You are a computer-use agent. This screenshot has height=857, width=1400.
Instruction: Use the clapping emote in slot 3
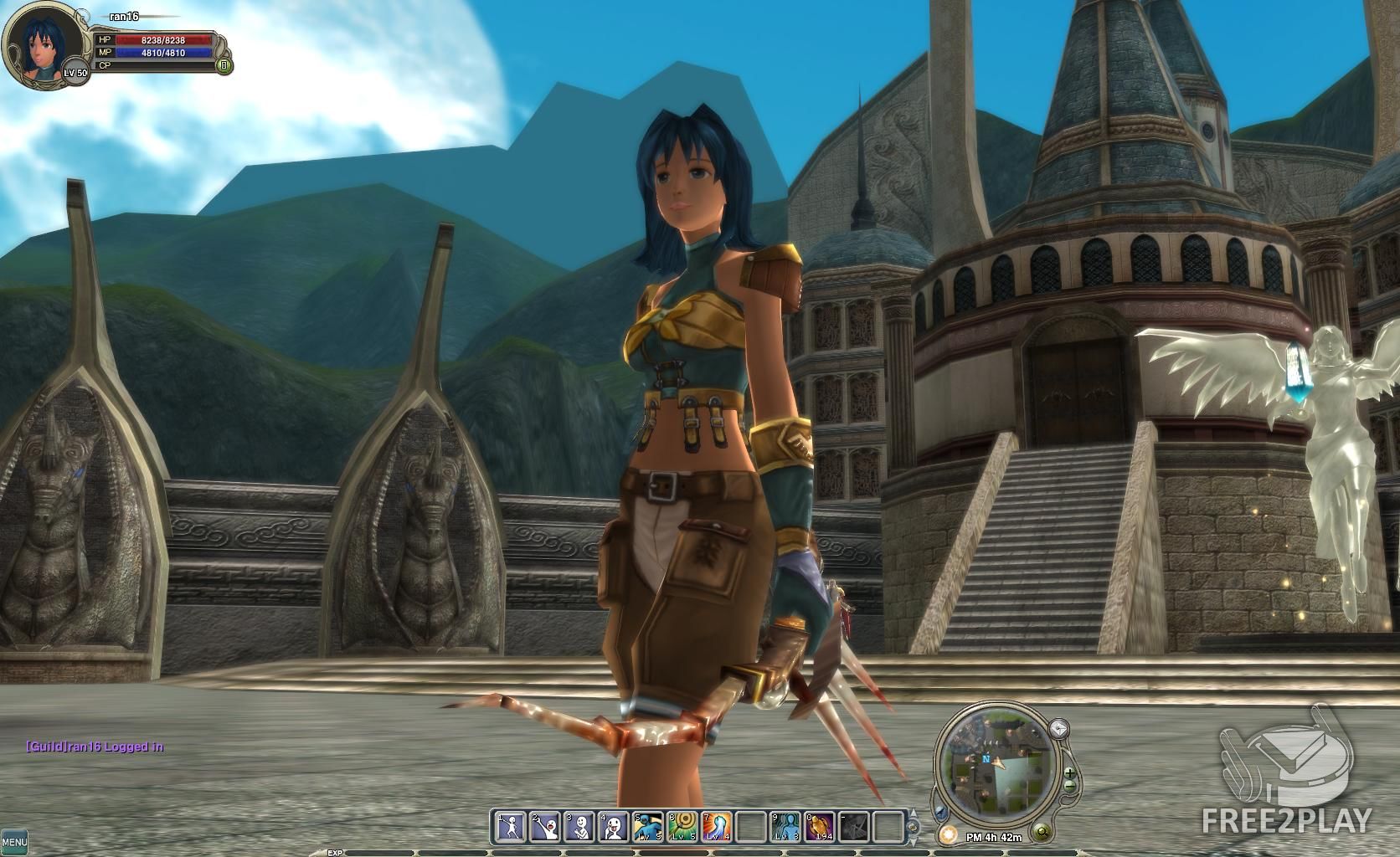(579, 827)
